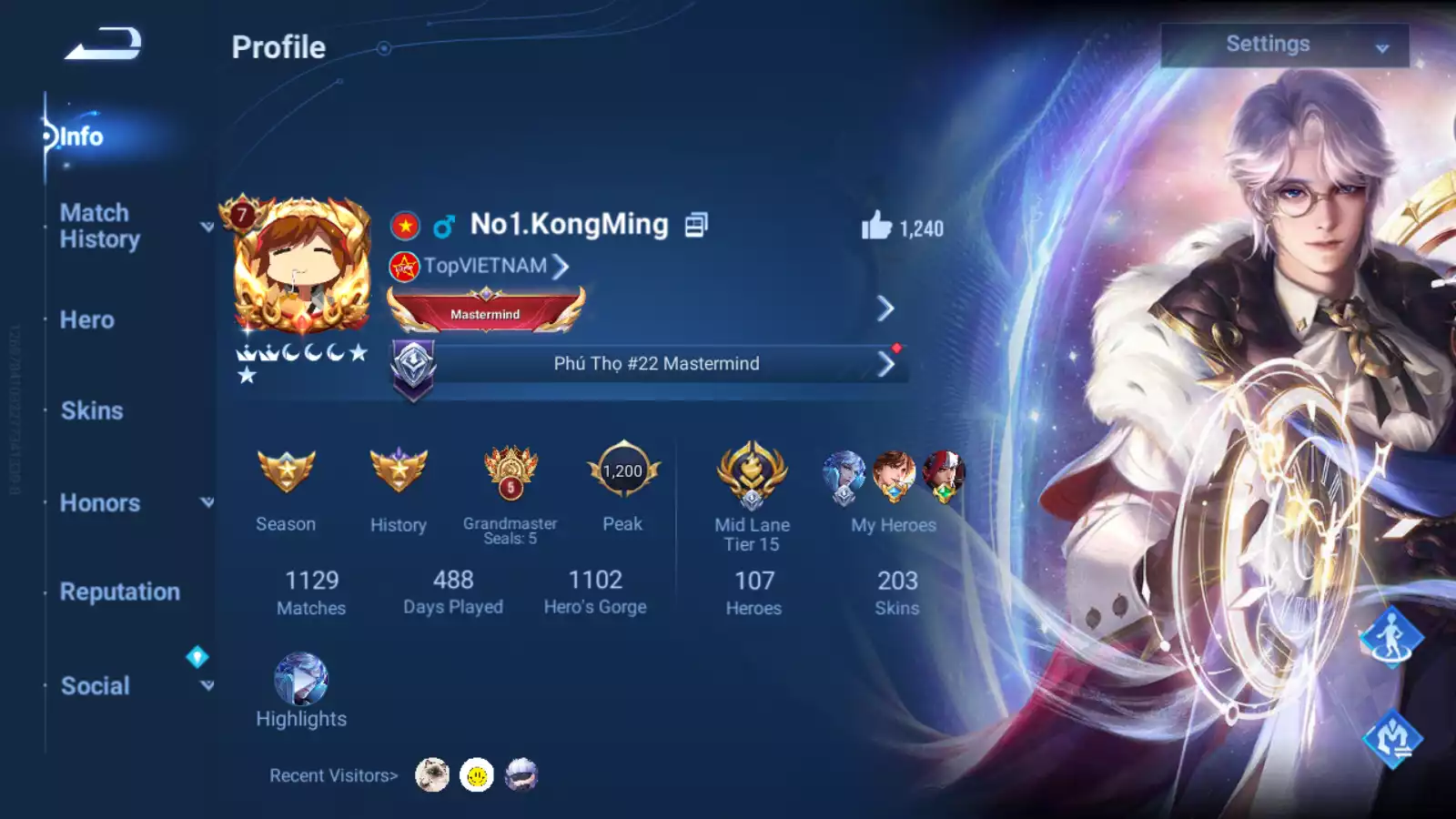The width and height of the screenshot is (1456, 819).
Task: Open the History rank badge
Action: tap(399, 472)
